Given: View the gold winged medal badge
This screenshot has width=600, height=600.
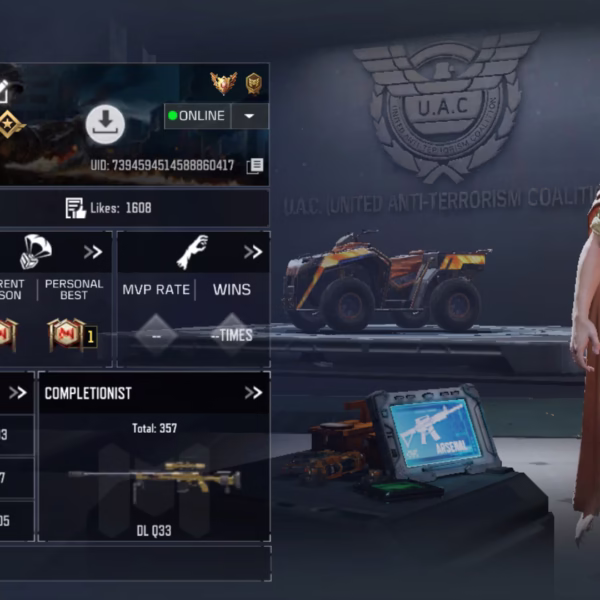Looking at the screenshot, I should point(222,83).
